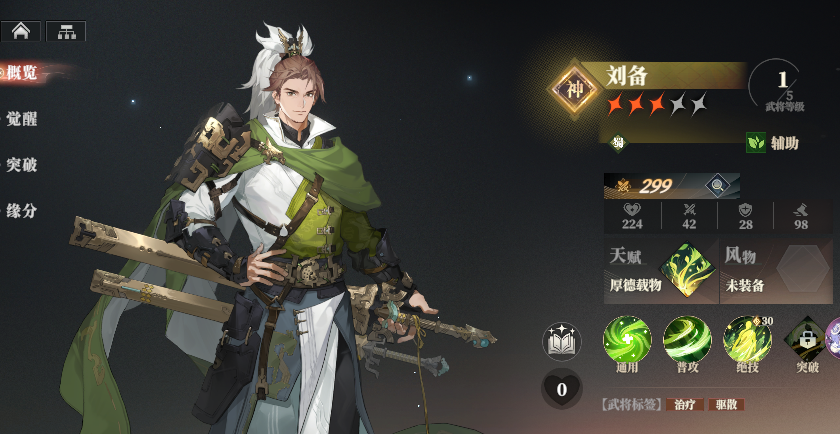Select the 普攻 skill icon
The height and width of the screenshot is (434, 840).
click(687, 339)
